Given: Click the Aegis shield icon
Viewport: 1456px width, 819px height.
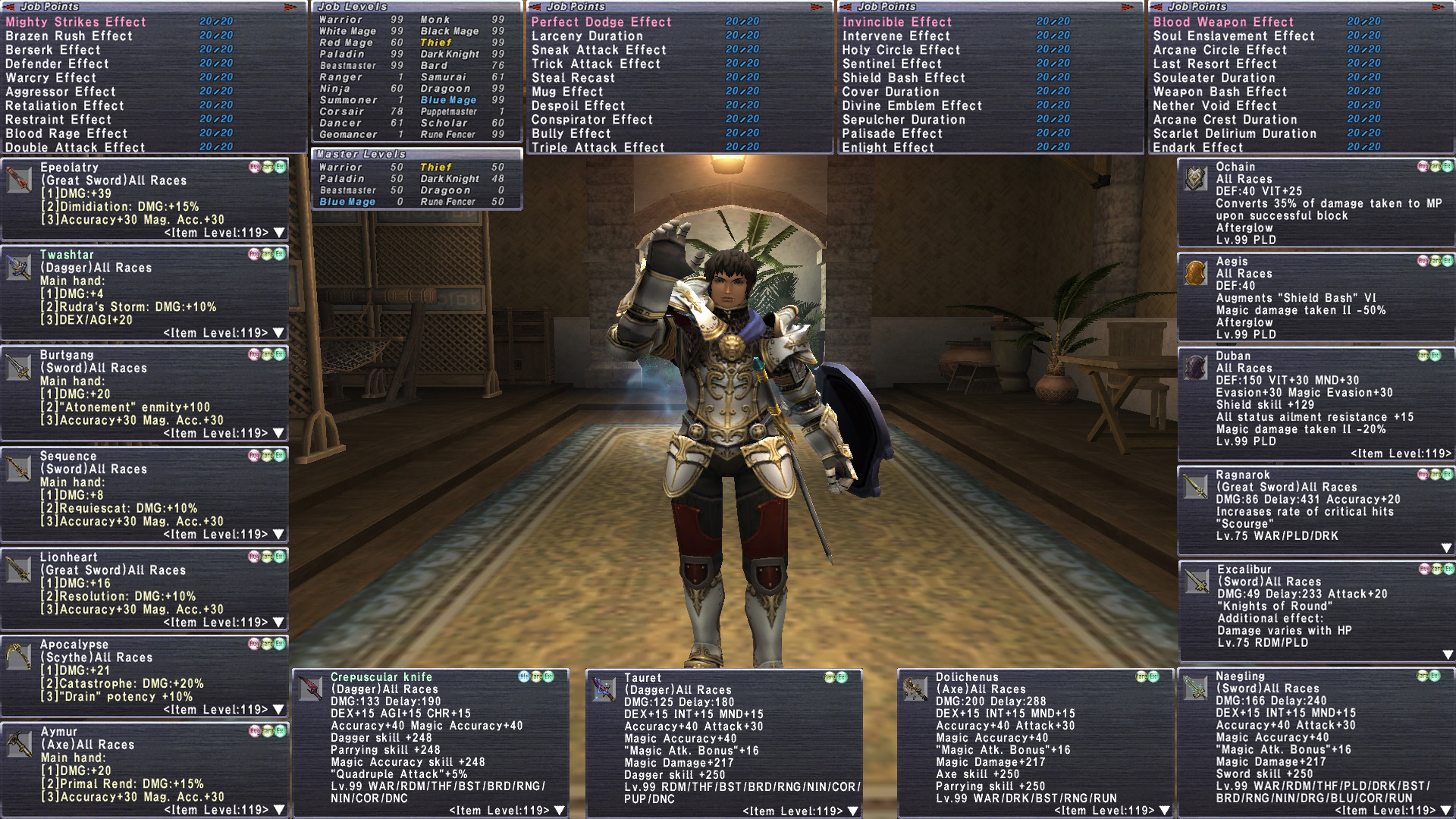Looking at the screenshot, I should 1196,273.
